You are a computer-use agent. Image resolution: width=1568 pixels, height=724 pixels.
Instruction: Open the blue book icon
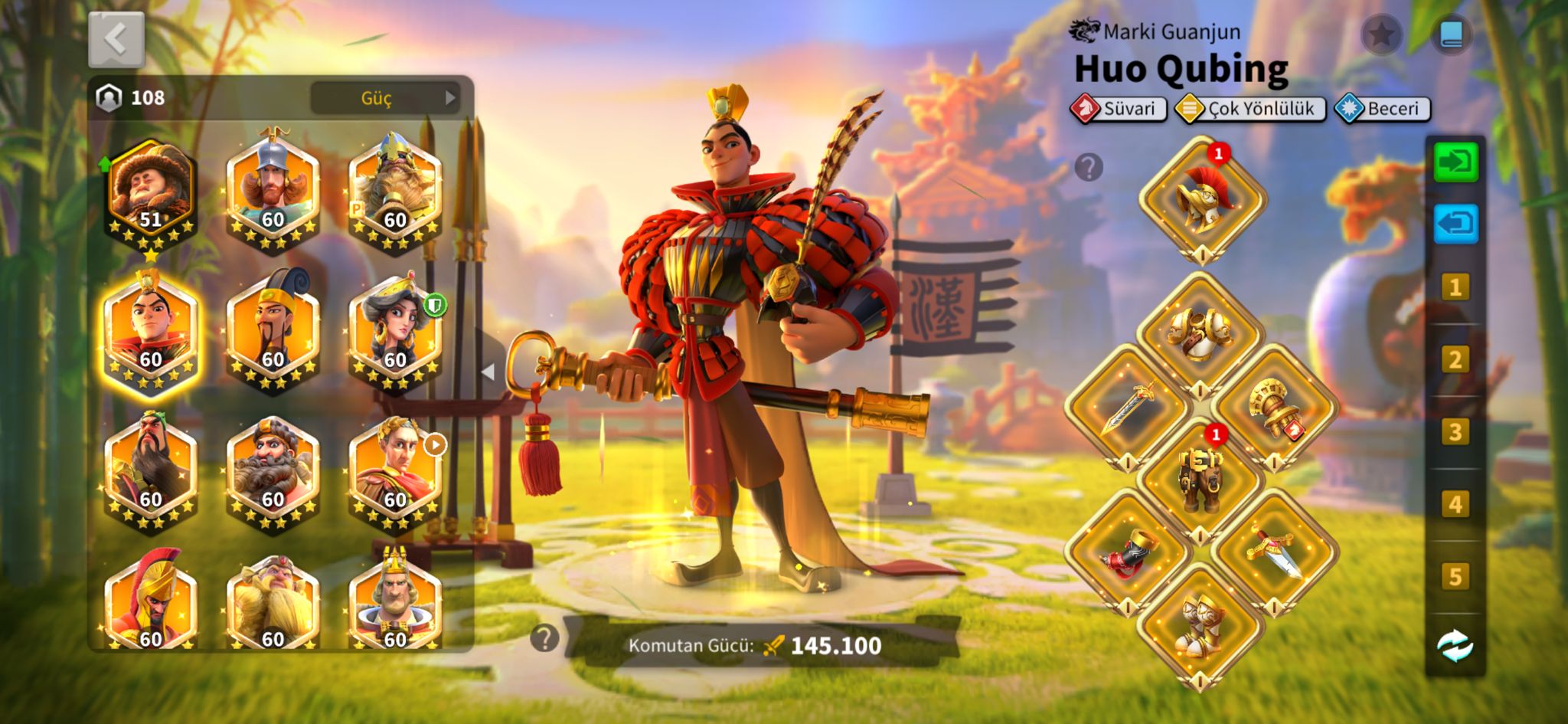1451,34
